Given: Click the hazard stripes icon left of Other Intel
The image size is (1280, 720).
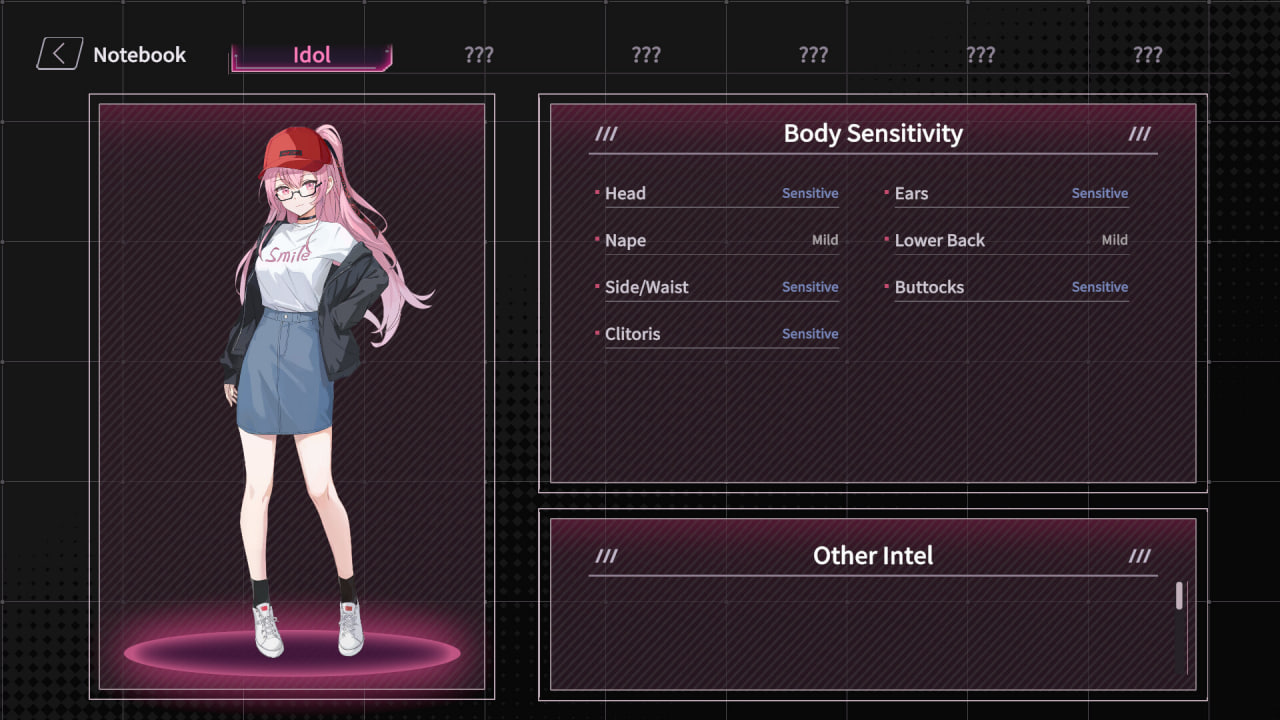Looking at the screenshot, I should click(x=607, y=555).
